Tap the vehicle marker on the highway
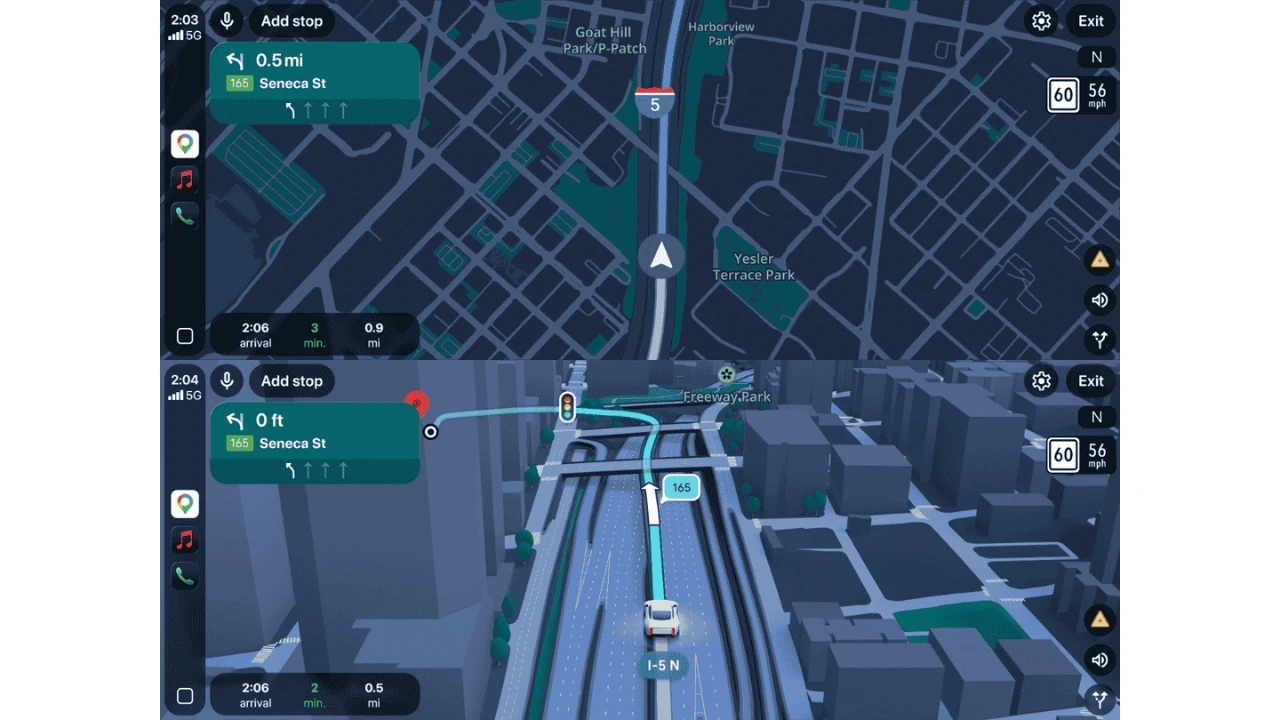 tap(661, 618)
